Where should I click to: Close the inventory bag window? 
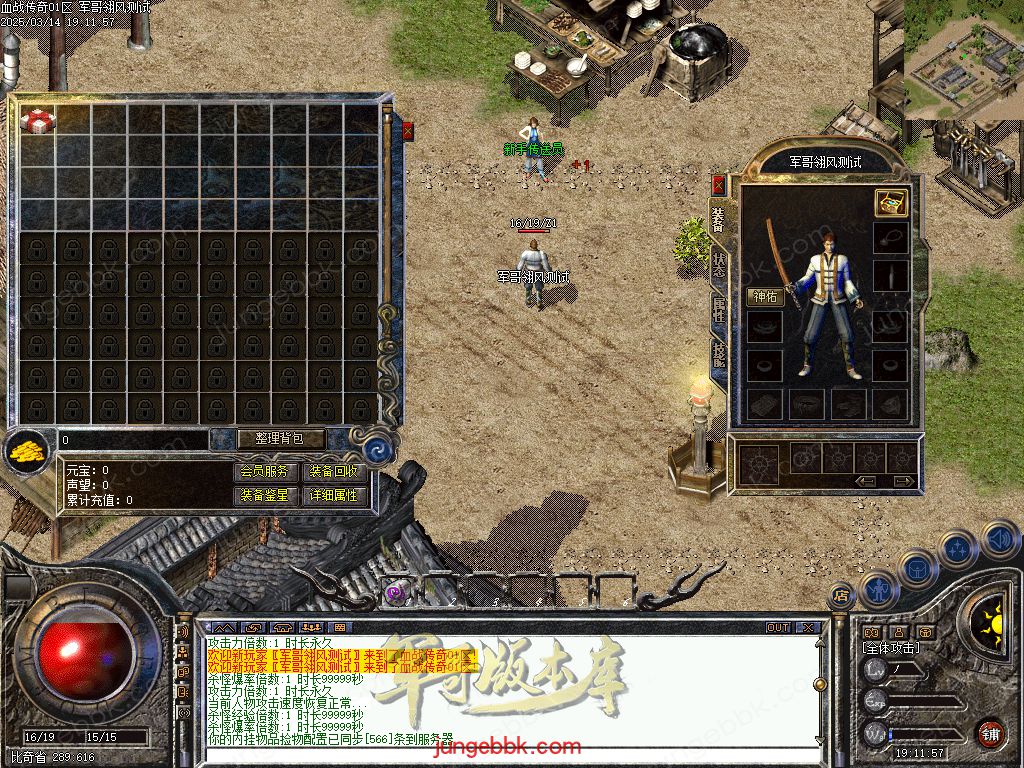tap(408, 130)
